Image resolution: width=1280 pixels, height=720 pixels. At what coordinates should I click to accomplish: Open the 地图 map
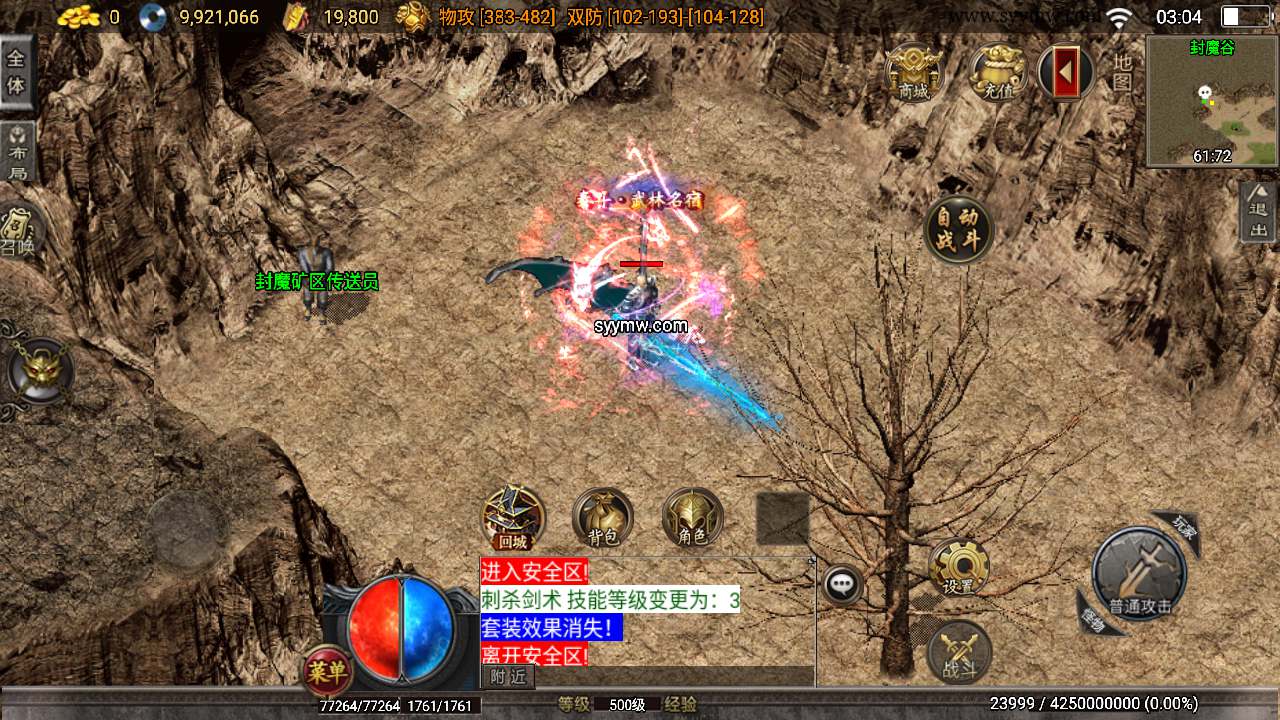[x=1122, y=72]
